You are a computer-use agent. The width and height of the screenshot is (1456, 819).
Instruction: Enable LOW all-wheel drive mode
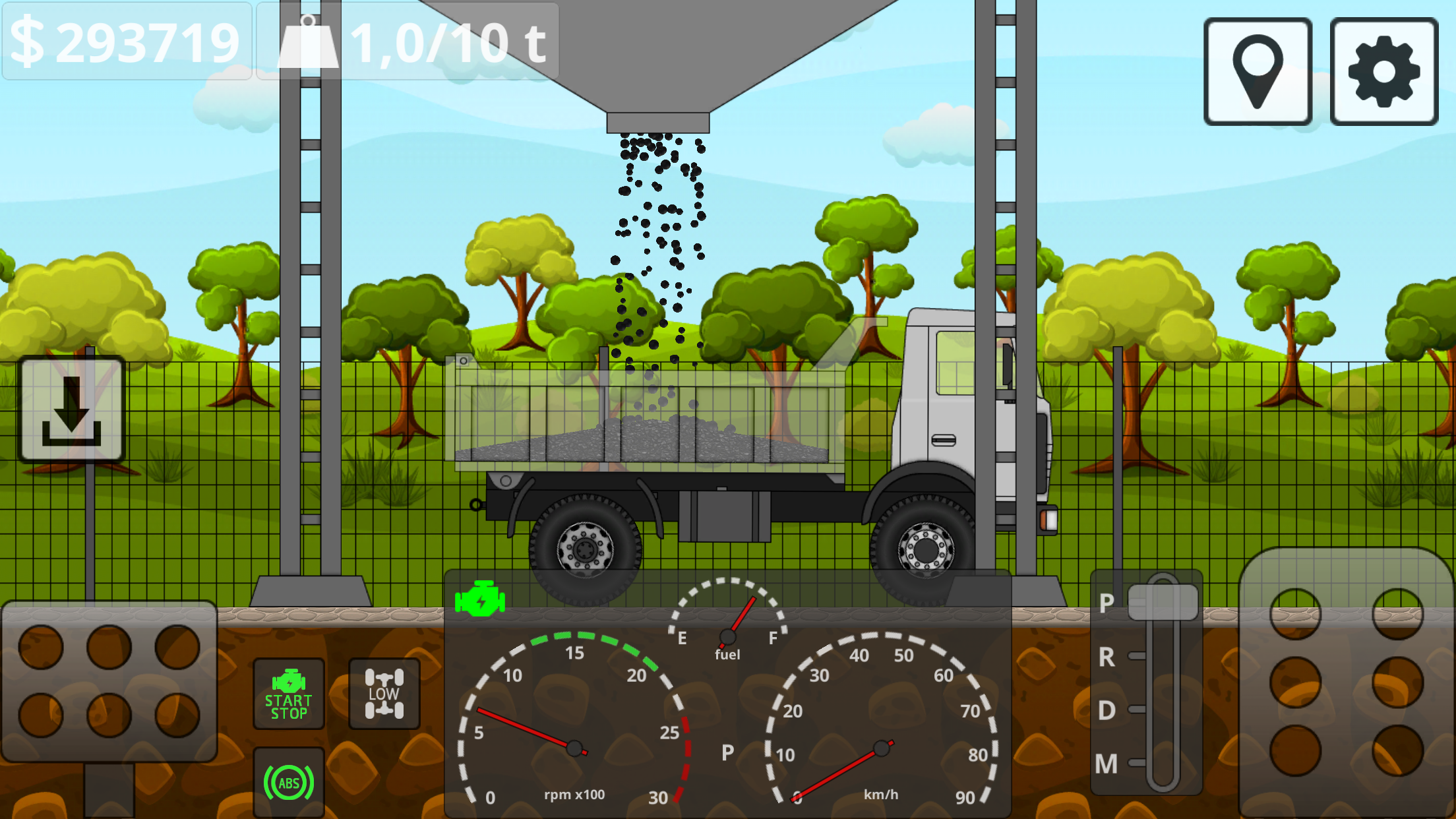[x=383, y=692]
